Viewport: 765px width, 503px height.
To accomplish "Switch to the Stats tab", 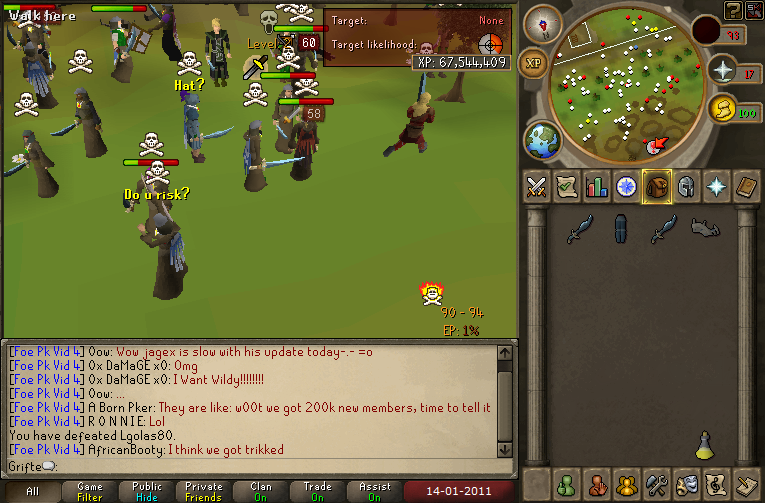I will (x=597, y=187).
